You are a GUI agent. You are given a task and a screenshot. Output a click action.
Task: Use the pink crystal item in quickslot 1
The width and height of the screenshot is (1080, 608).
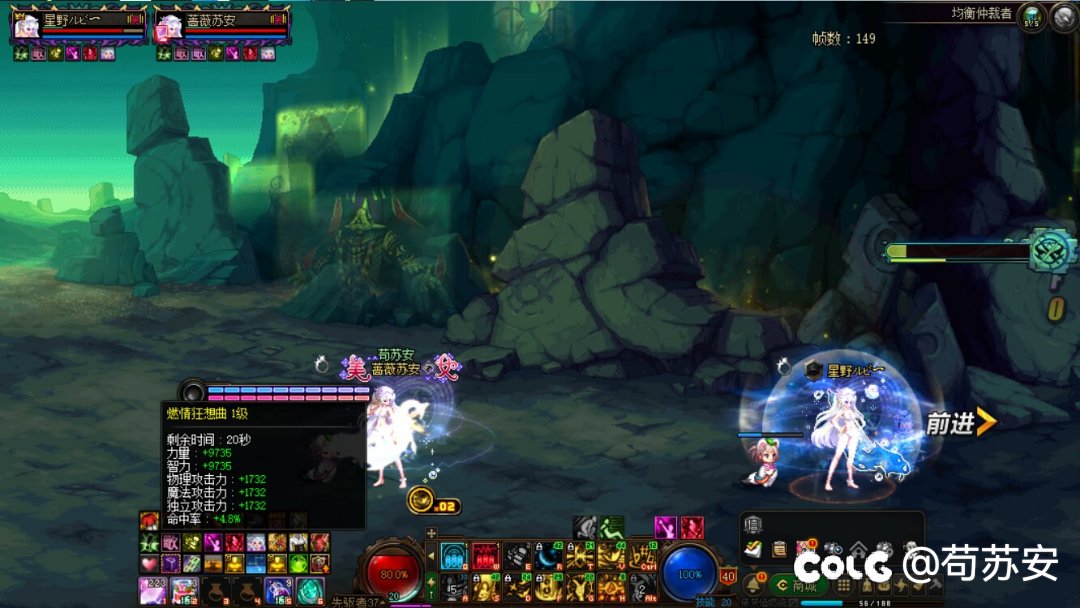153,591
